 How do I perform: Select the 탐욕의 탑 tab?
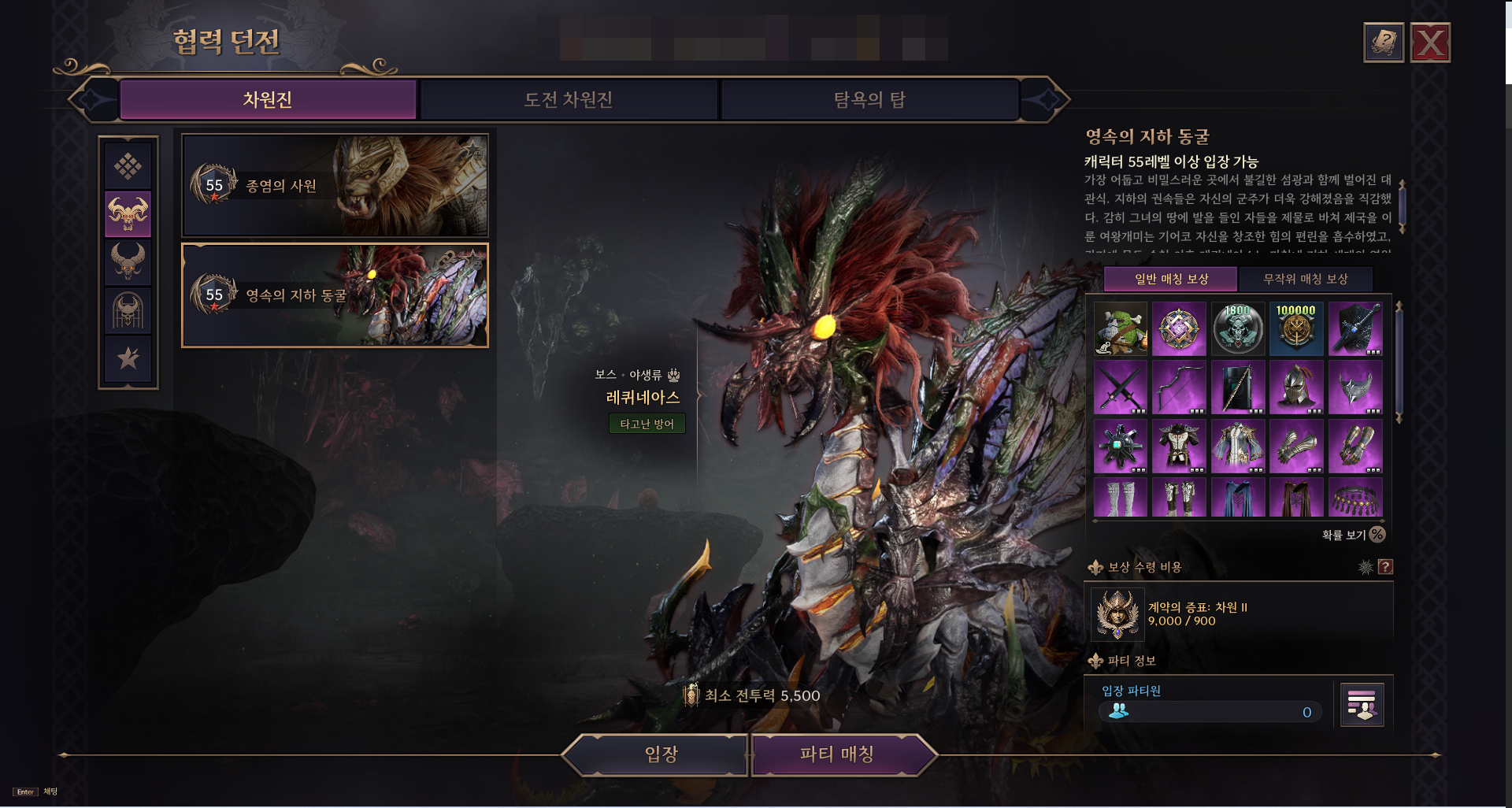(869, 100)
